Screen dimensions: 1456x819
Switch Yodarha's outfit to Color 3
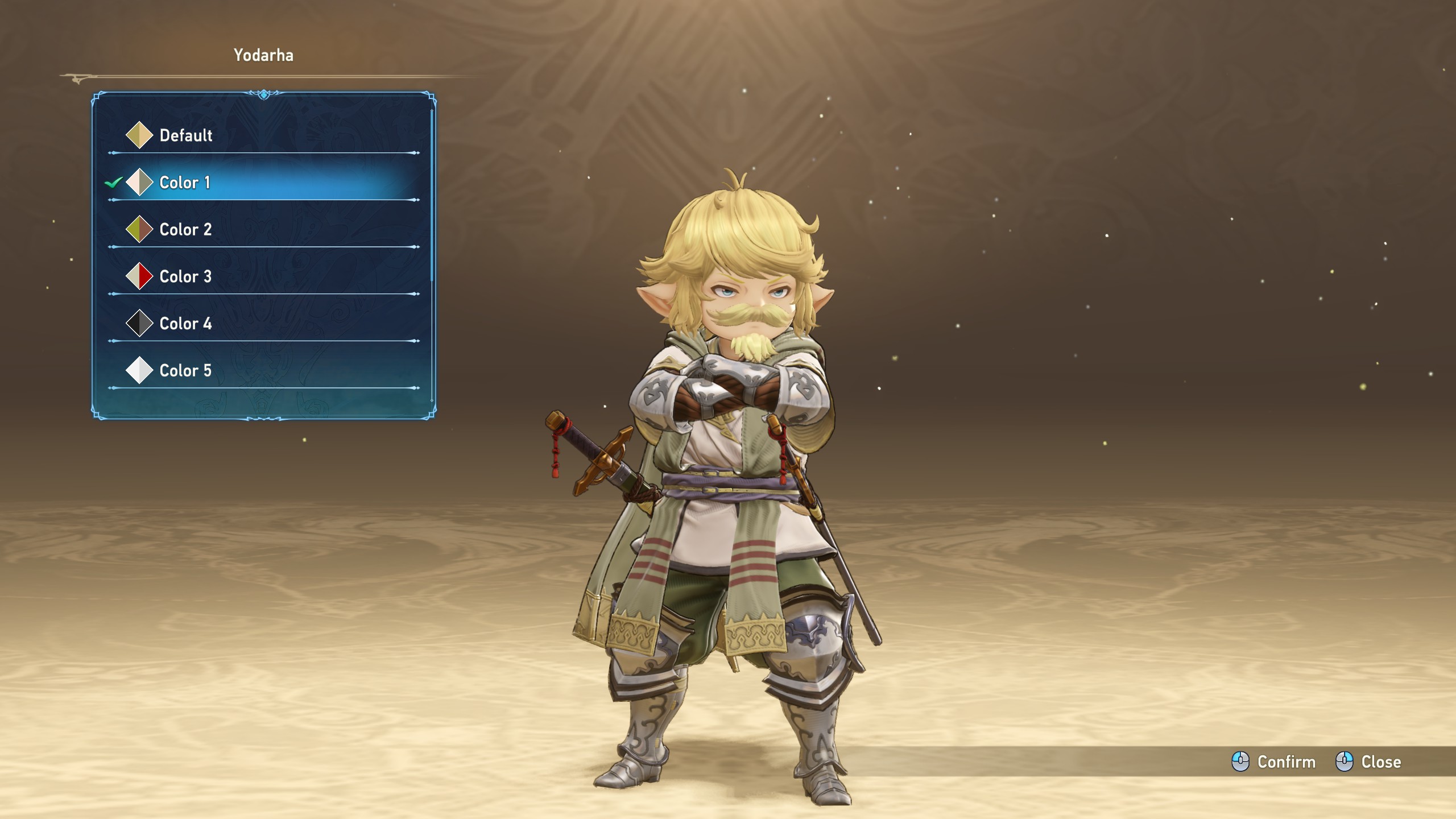click(185, 277)
